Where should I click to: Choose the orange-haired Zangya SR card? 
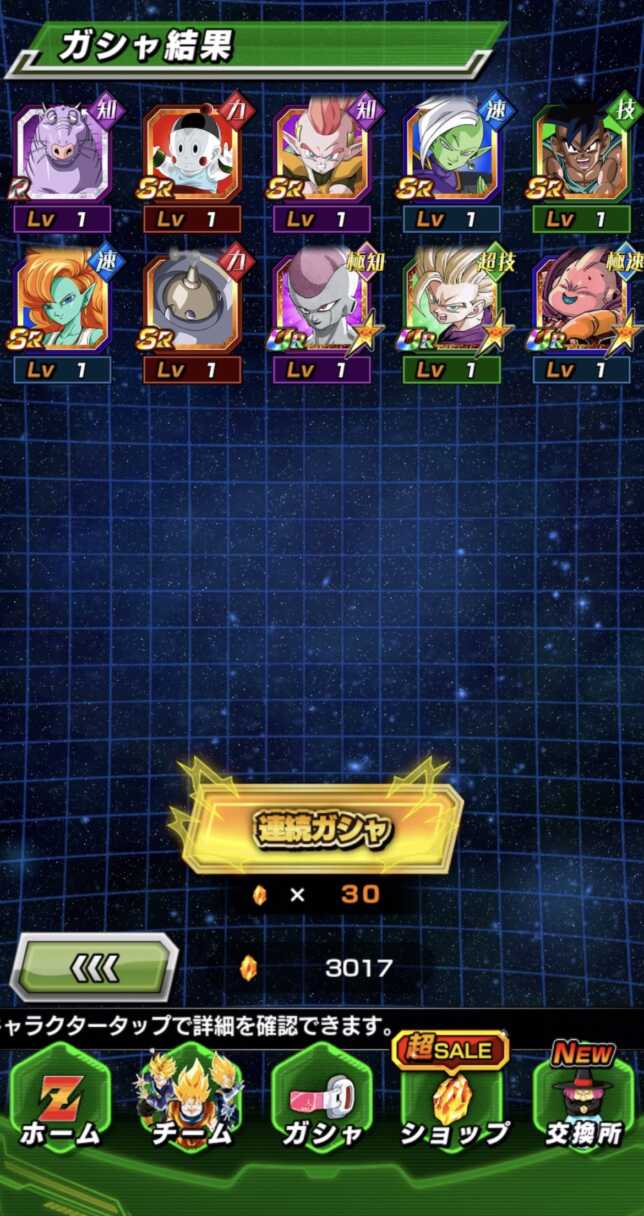(x=62, y=302)
